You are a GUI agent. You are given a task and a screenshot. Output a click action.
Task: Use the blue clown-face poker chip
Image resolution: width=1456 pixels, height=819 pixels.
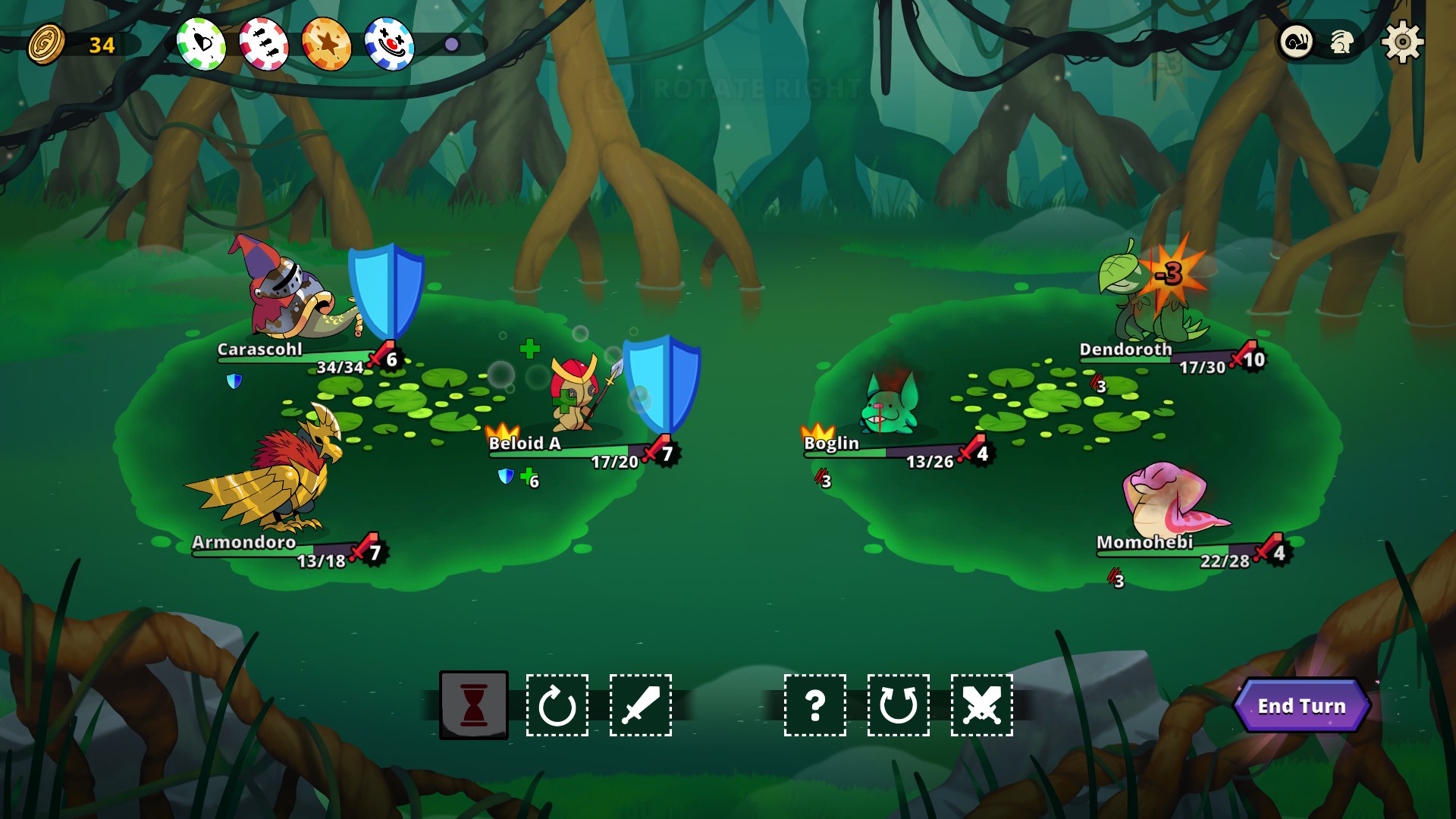tap(389, 44)
